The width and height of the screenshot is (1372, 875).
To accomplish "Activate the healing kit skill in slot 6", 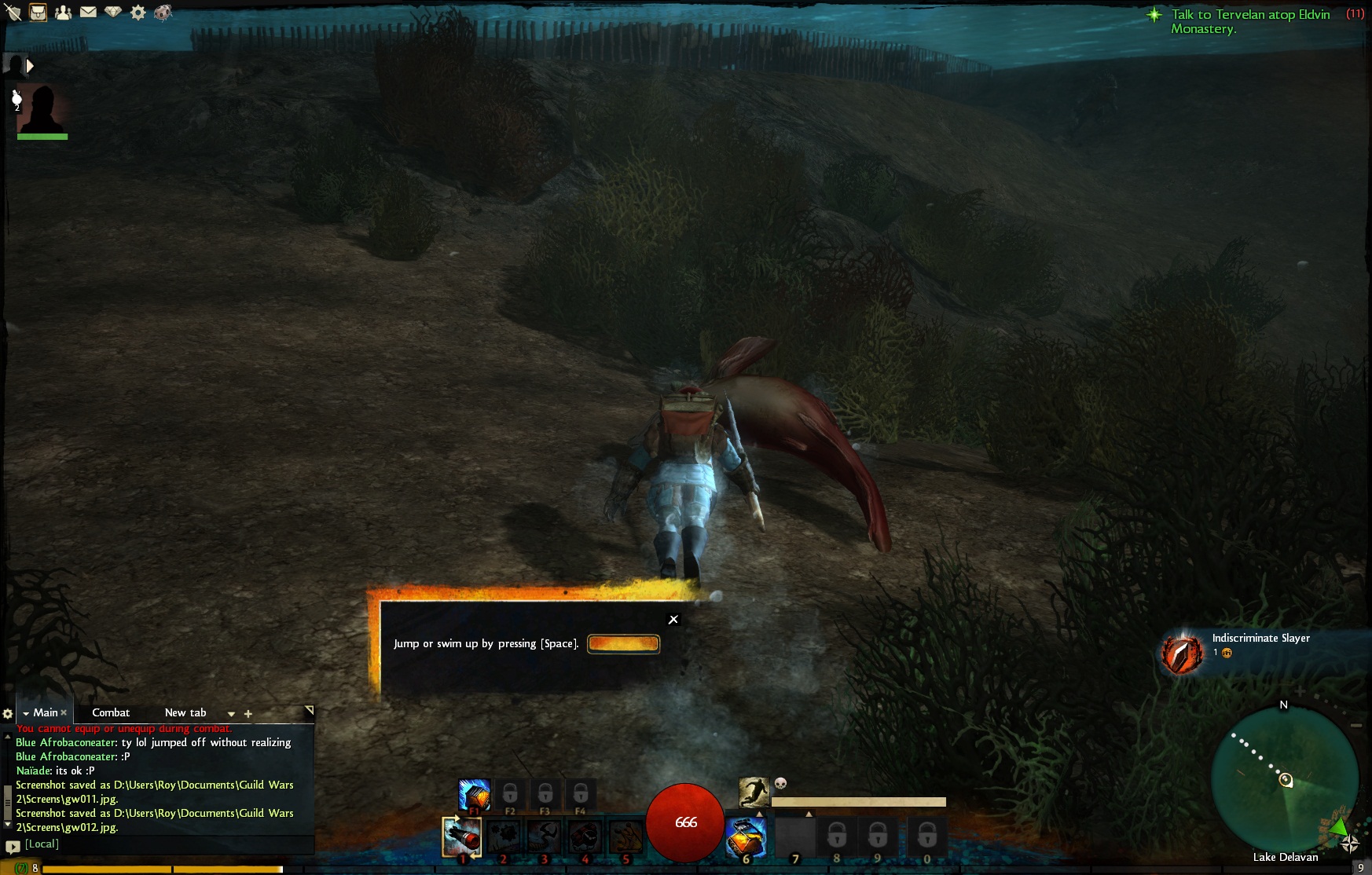I will [745, 837].
